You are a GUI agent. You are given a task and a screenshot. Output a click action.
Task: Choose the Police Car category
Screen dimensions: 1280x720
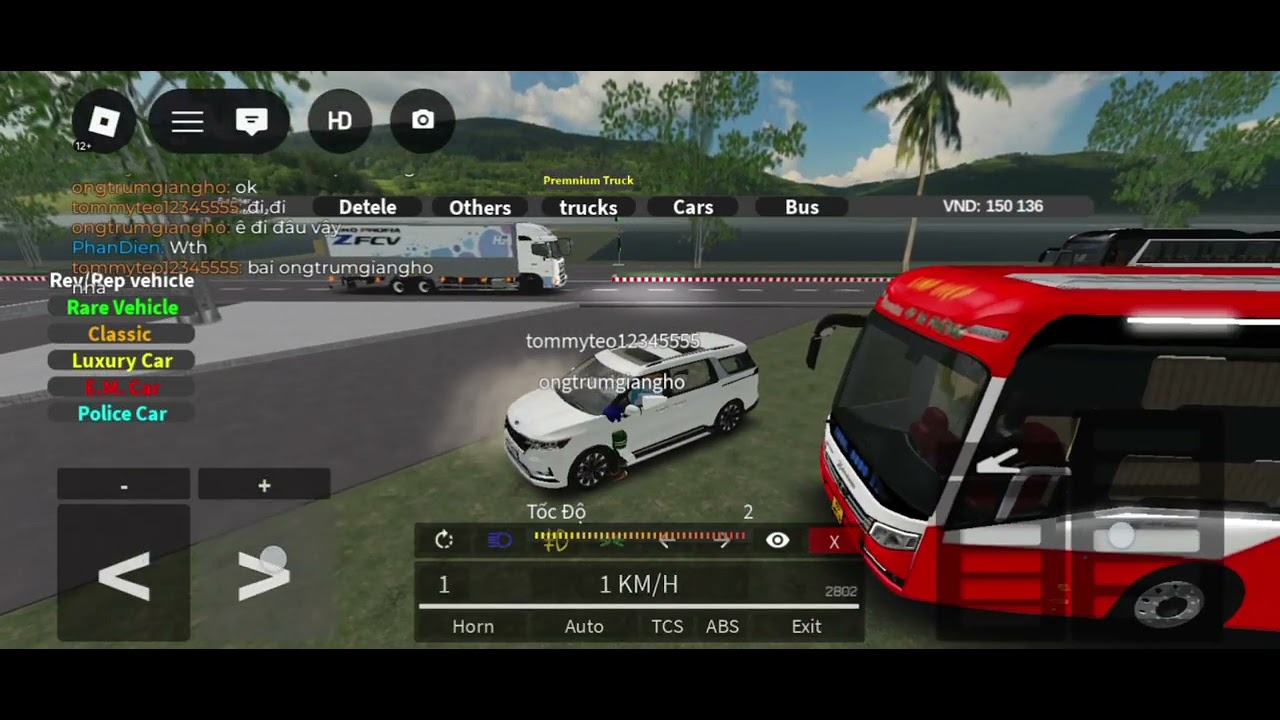point(122,414)
